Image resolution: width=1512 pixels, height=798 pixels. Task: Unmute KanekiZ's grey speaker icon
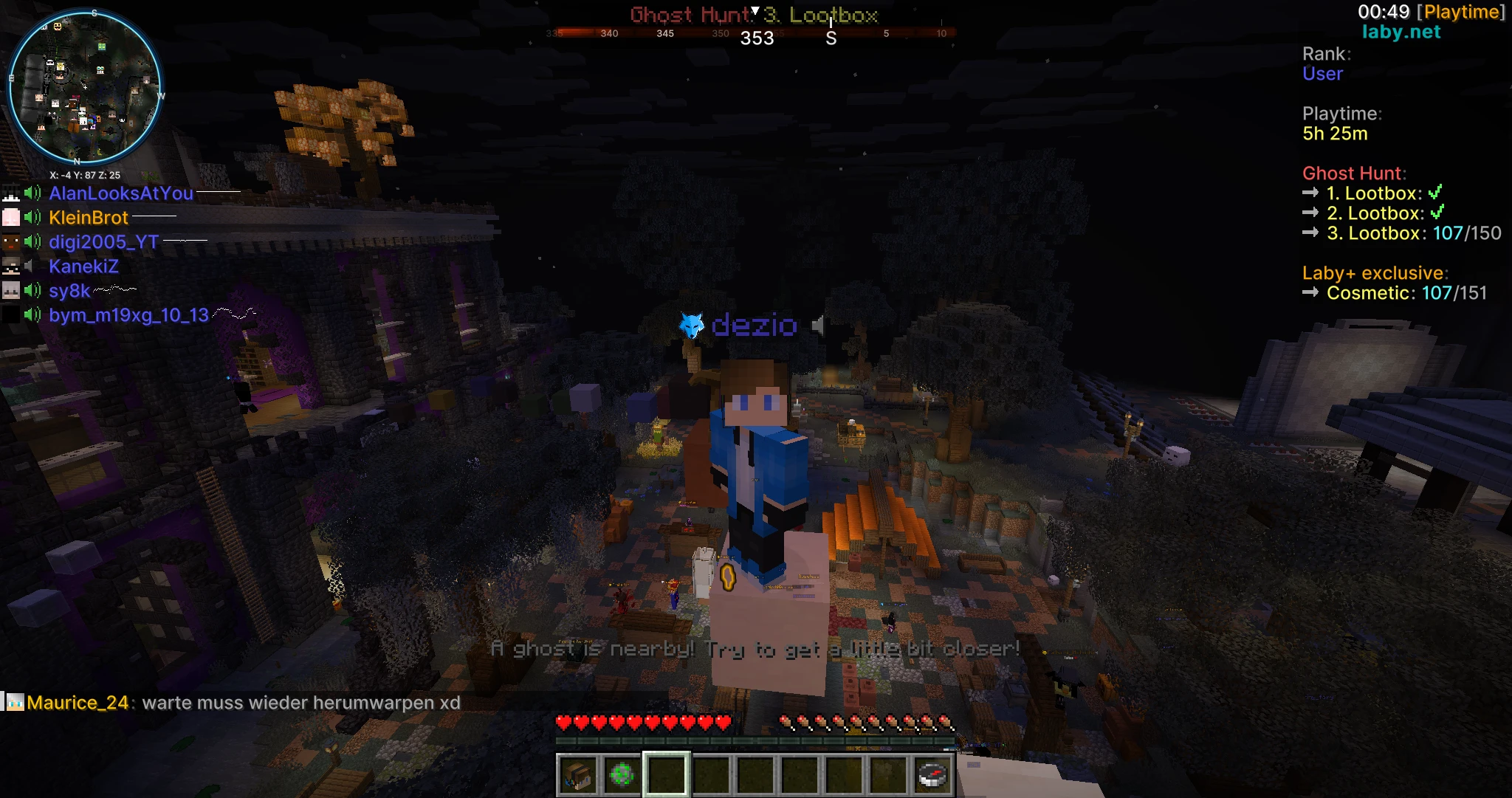coord(30,266)
